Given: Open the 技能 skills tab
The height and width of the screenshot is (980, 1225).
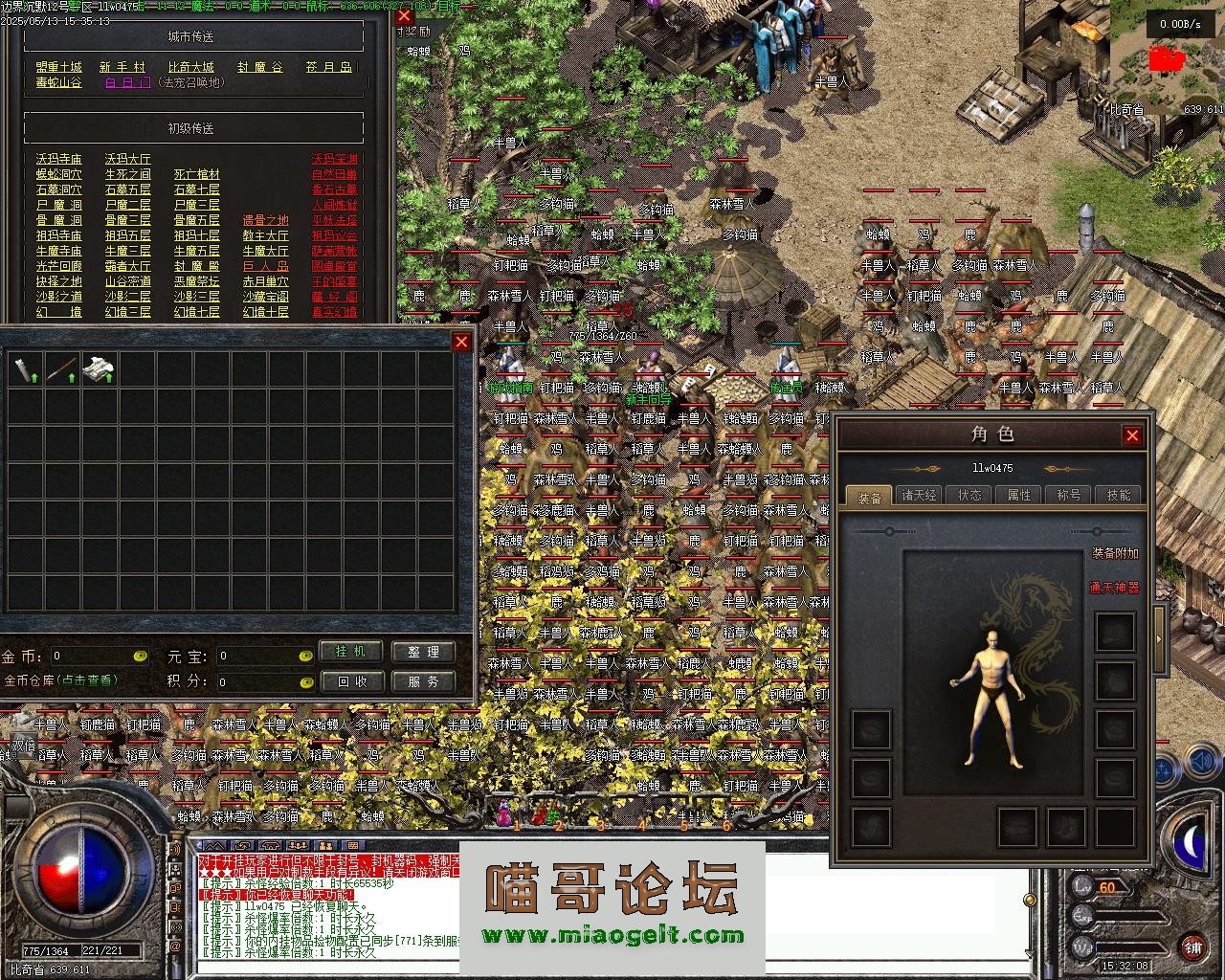Looking at the screenshot, I should 1119,495.
